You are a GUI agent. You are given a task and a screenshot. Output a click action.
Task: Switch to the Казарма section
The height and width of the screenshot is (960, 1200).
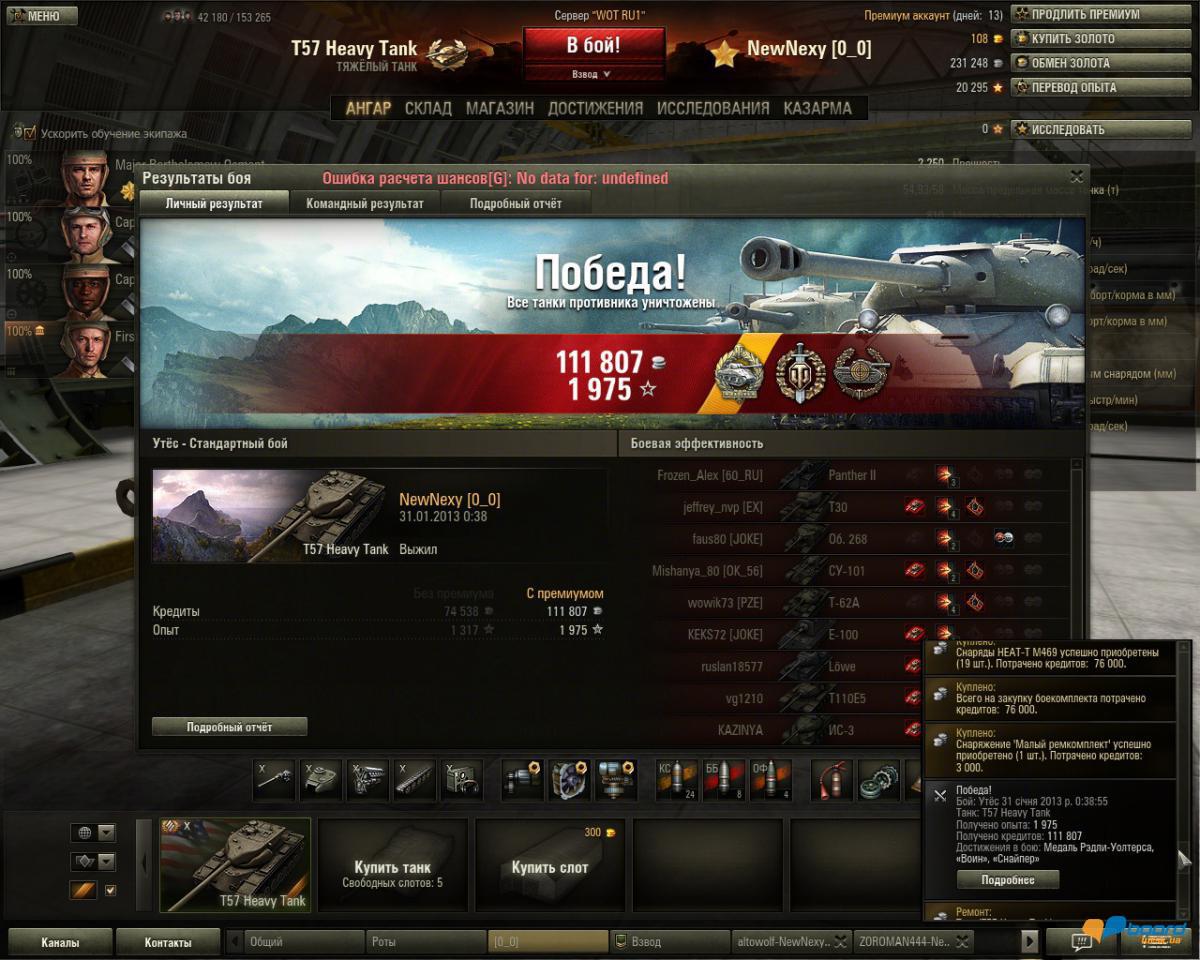(817, 108)
